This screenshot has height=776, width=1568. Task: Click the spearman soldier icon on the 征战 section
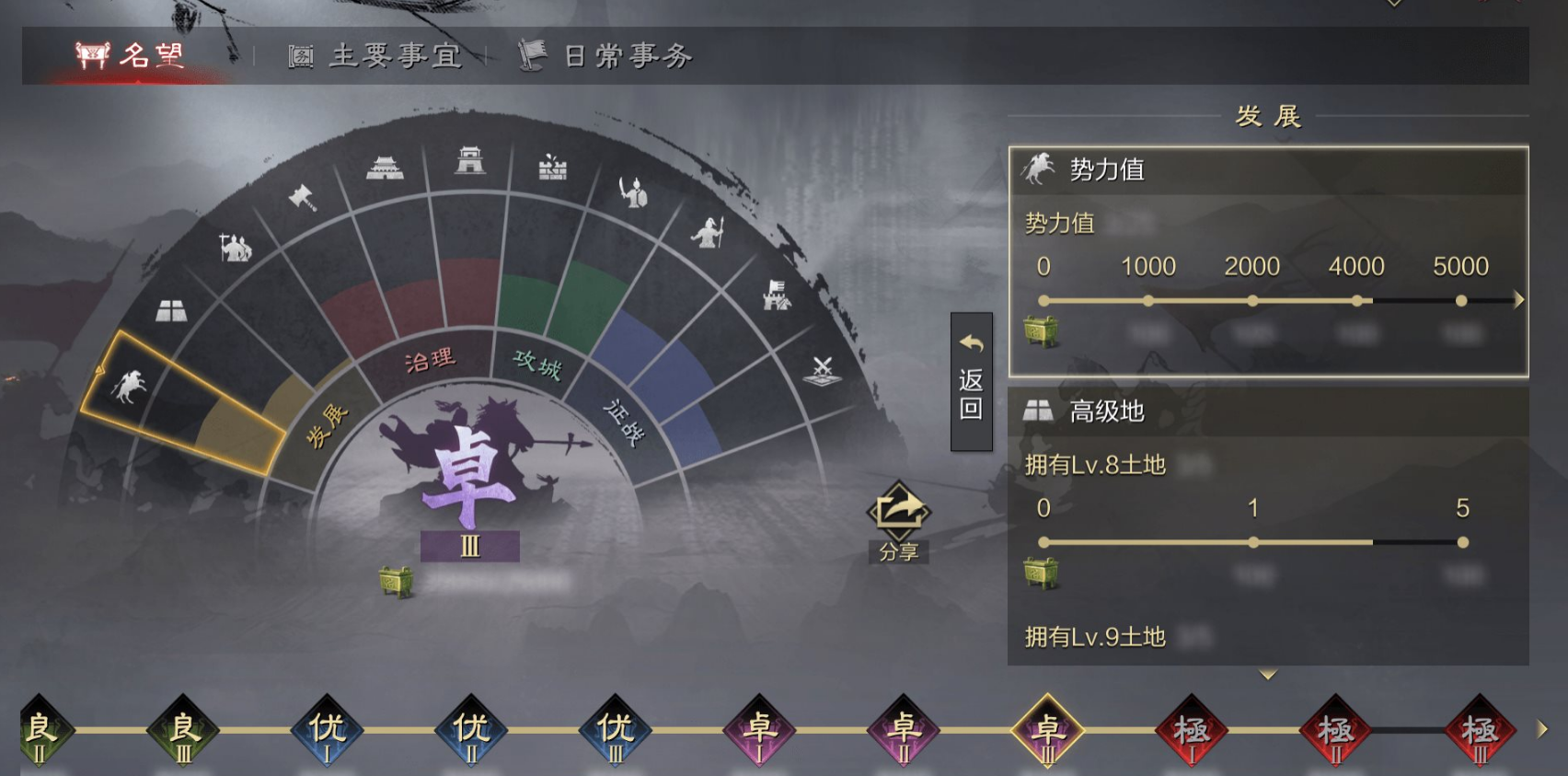[x=709, y=232]
